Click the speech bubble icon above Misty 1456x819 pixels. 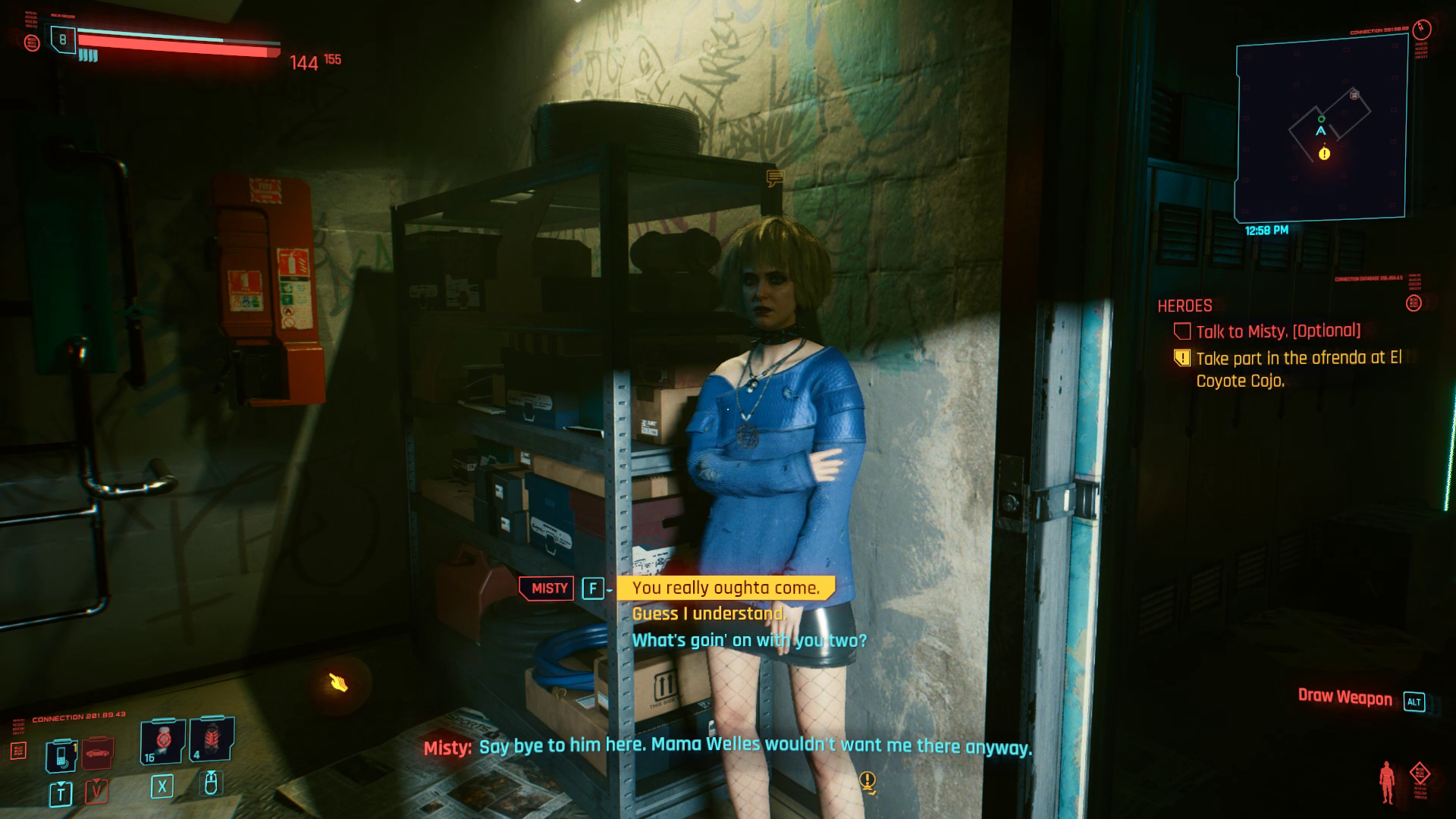774,179
